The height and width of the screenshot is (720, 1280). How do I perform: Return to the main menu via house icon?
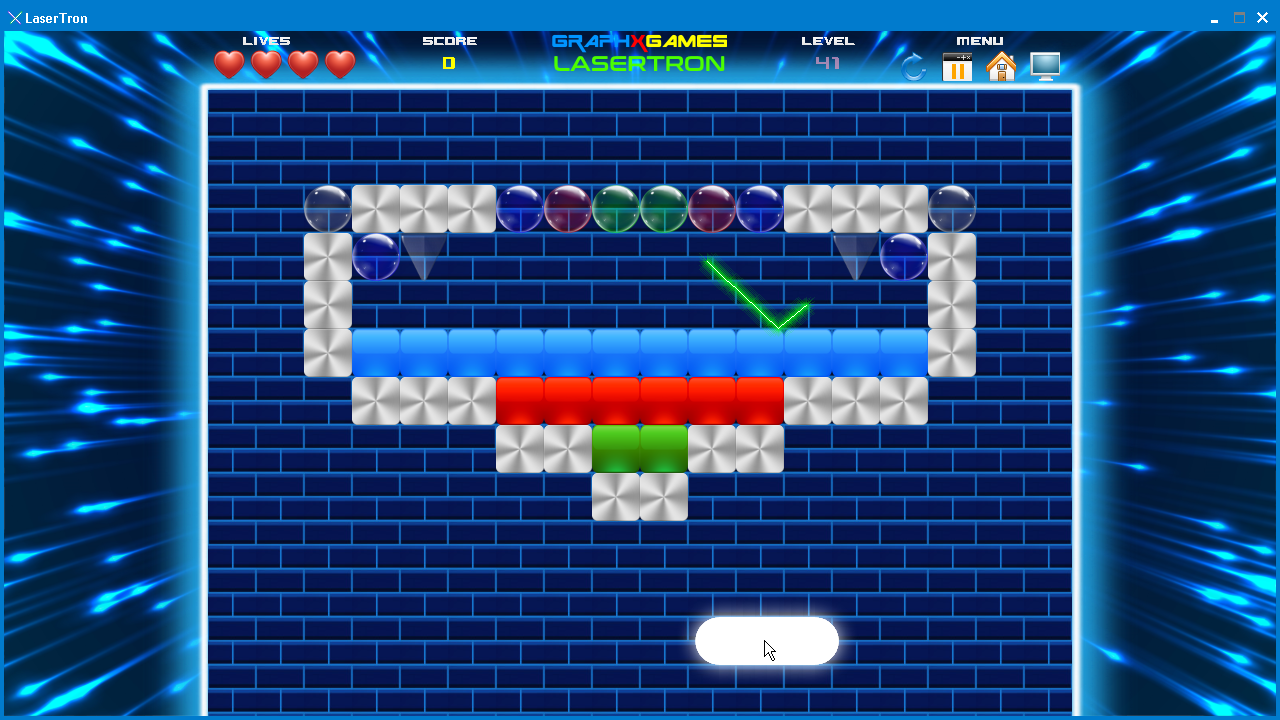coord(1000,67)
